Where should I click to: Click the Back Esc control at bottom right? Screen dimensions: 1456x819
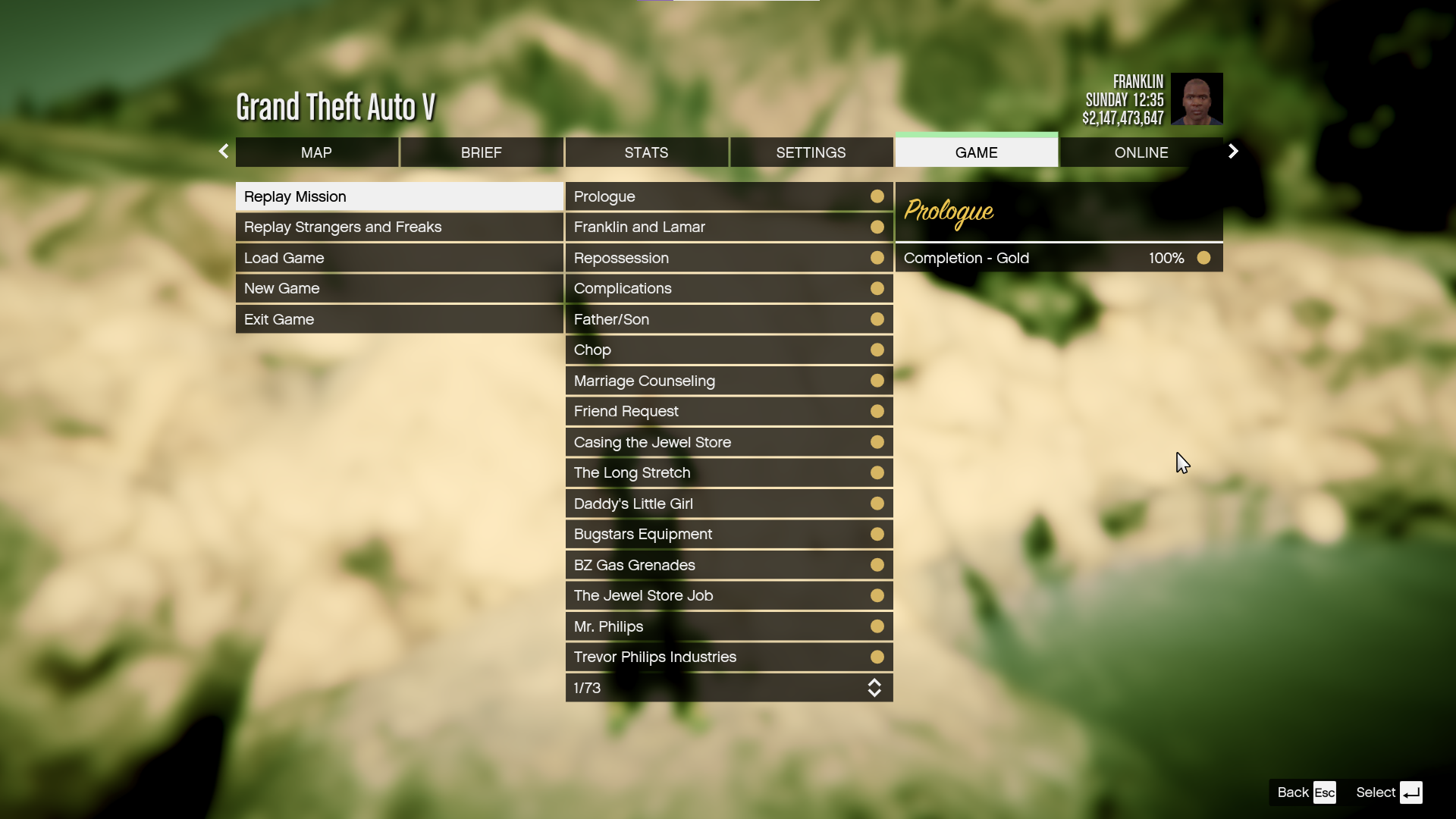click(x=1304, y=792)
